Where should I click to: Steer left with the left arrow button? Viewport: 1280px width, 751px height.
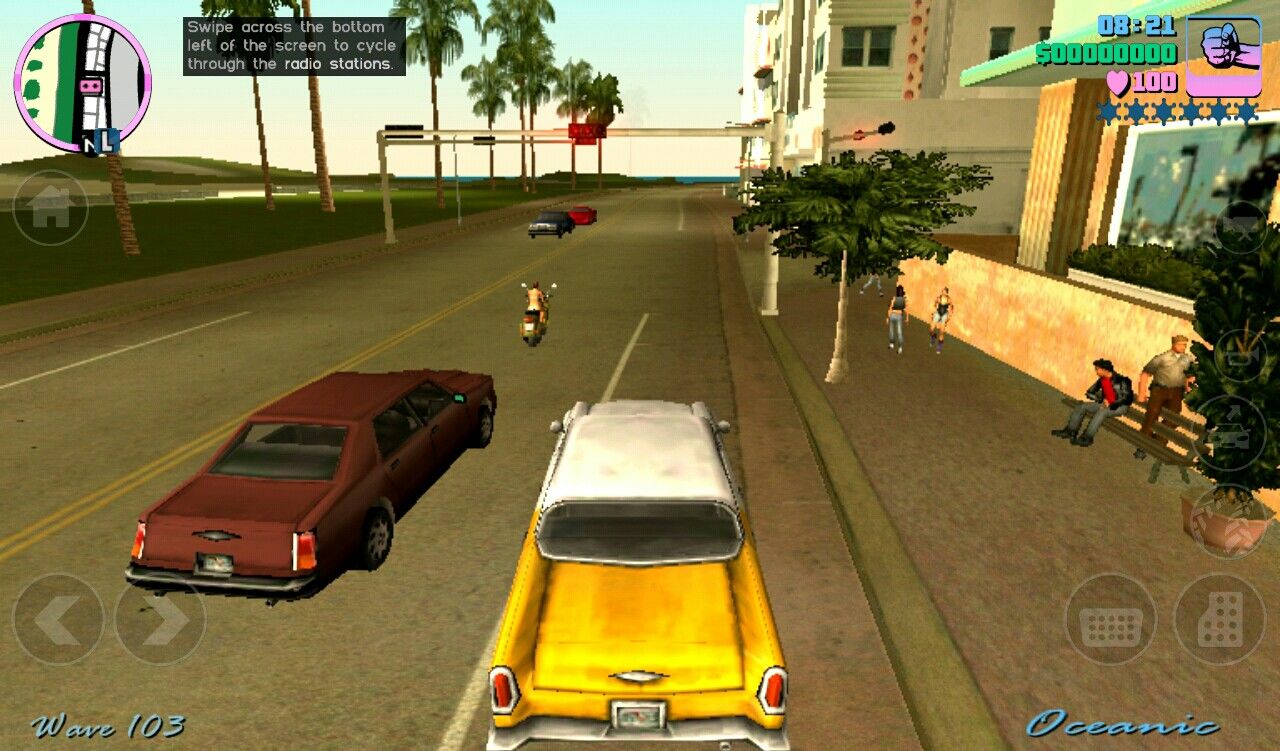coord(58,619)
